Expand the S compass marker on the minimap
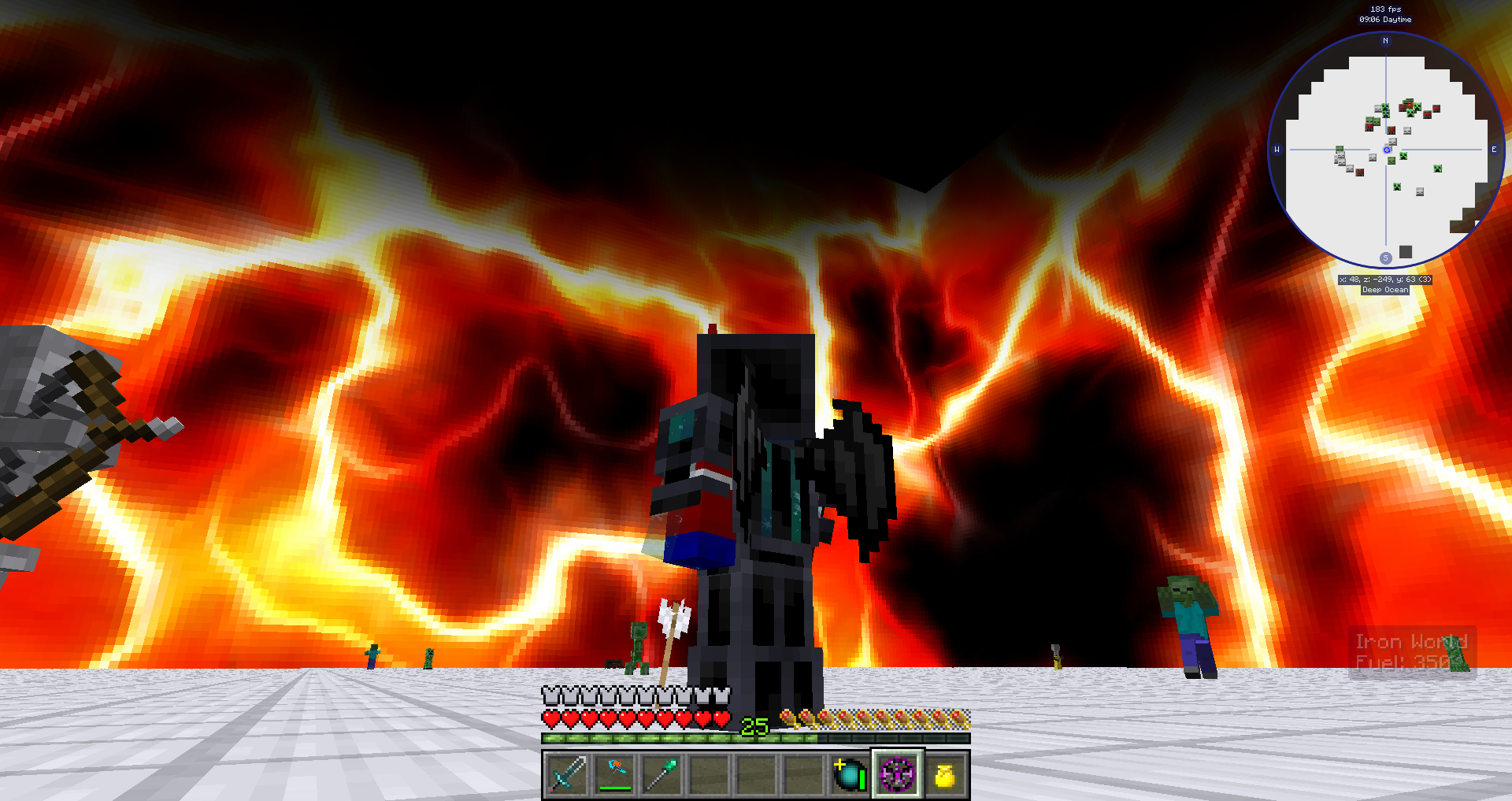1512x801 pixels. 1386,258
